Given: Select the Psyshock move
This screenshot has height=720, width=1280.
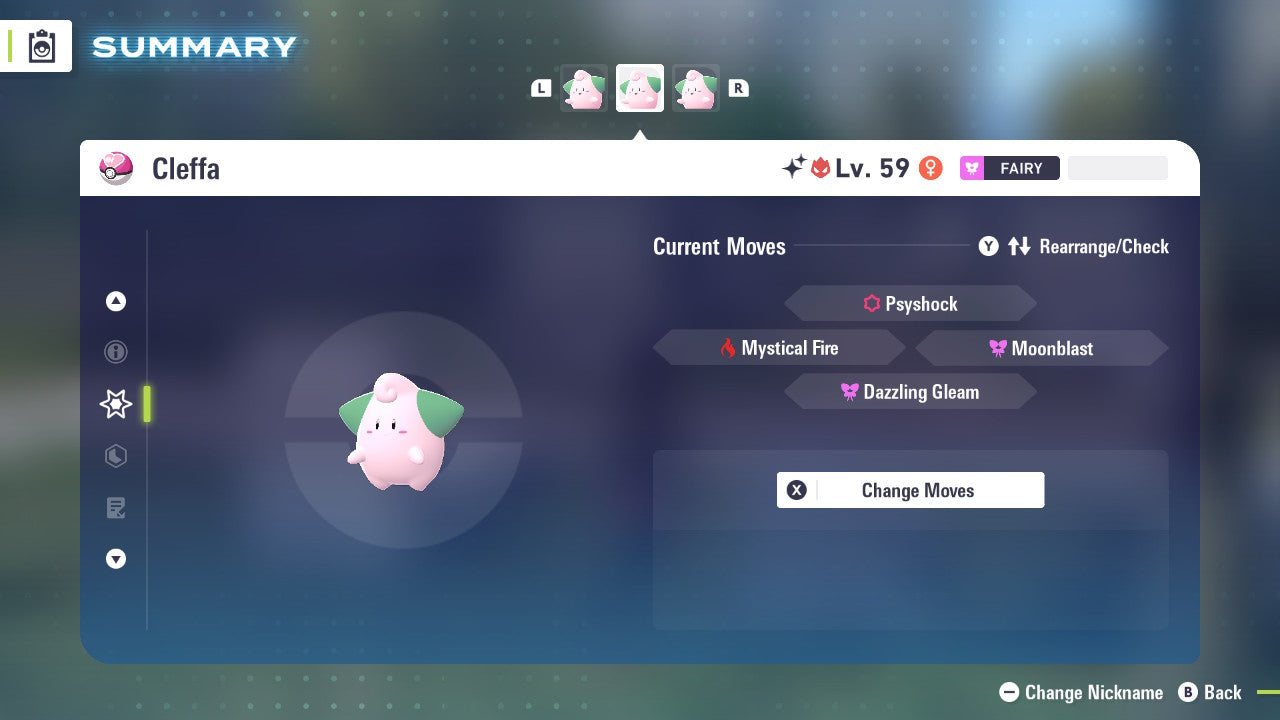Looking at the screenshot, I should click(910, 303).
